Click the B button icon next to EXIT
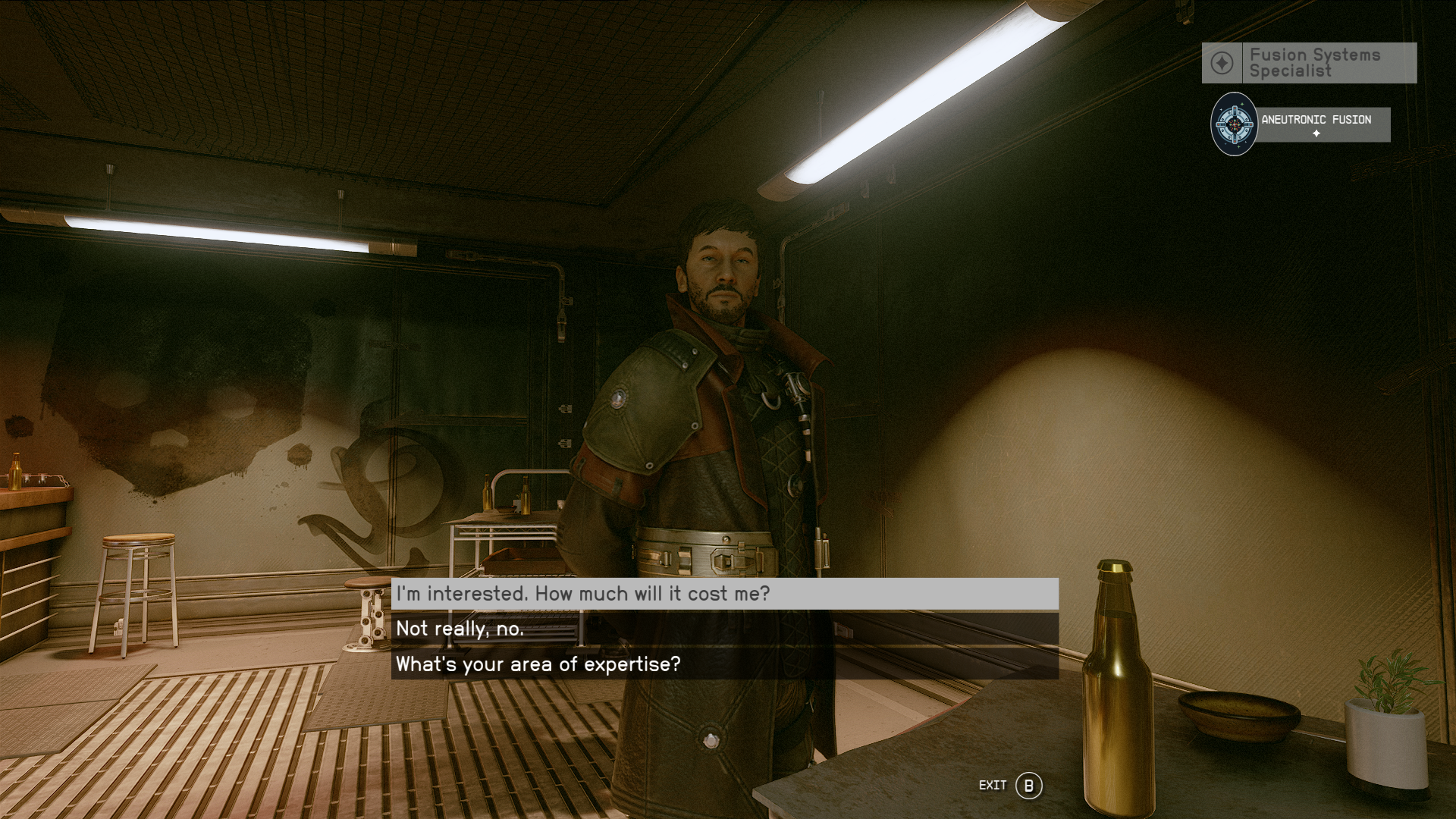The height and width of the screenshot is (819, 1456). tap(1029, 786)
